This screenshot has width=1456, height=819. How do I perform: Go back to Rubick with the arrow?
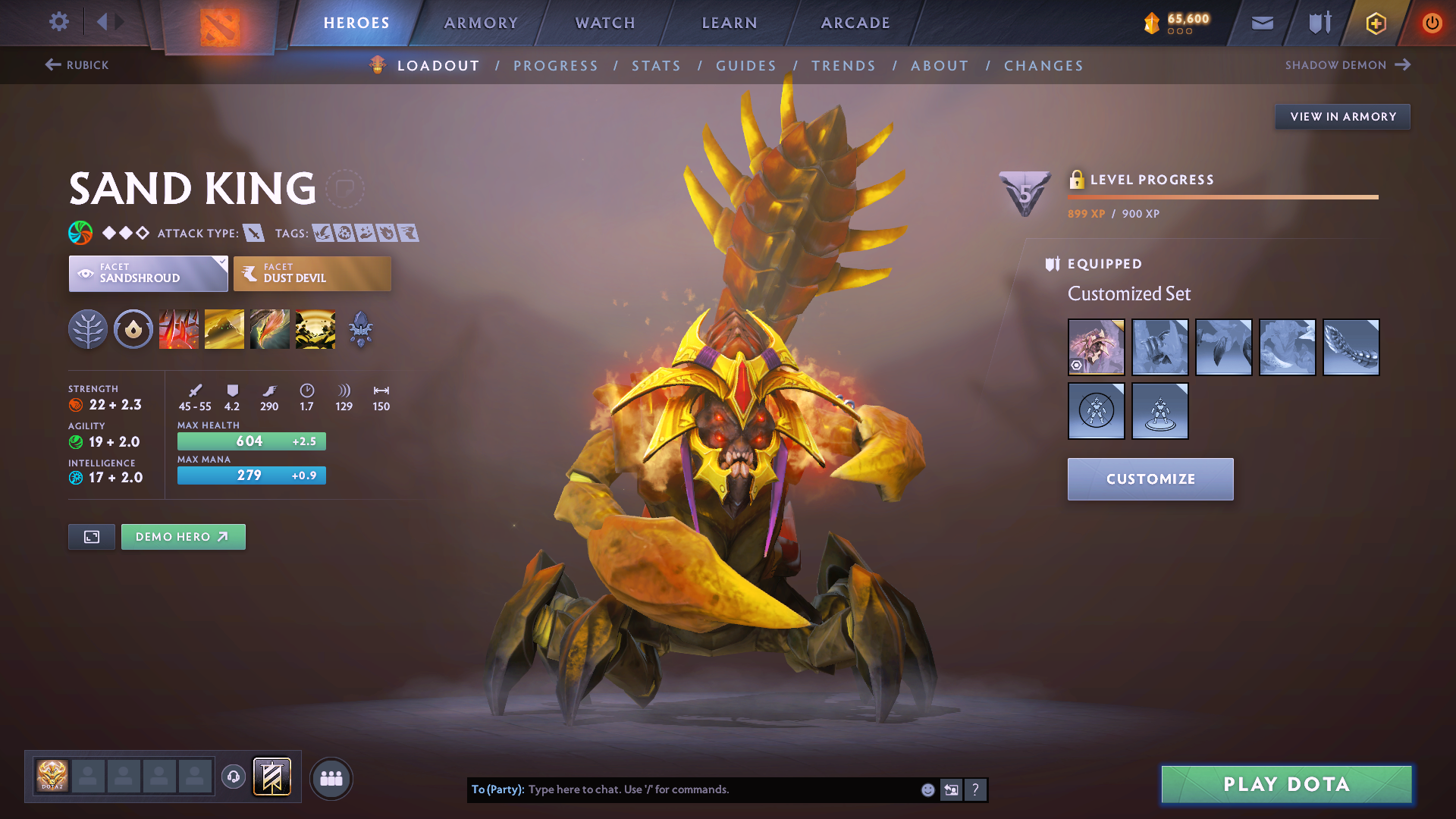(x=52, y=65)
